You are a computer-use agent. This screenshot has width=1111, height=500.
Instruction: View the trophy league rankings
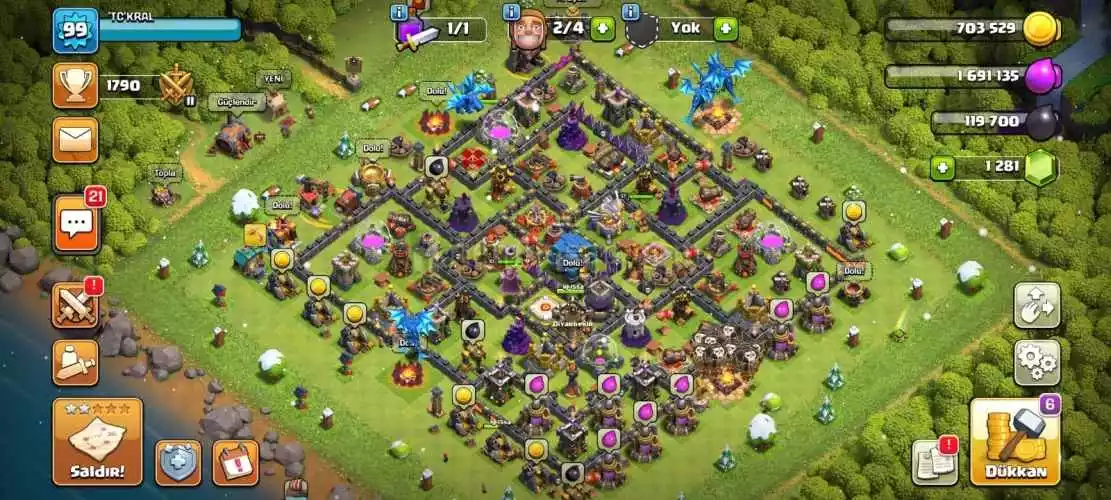pos(75,86)
